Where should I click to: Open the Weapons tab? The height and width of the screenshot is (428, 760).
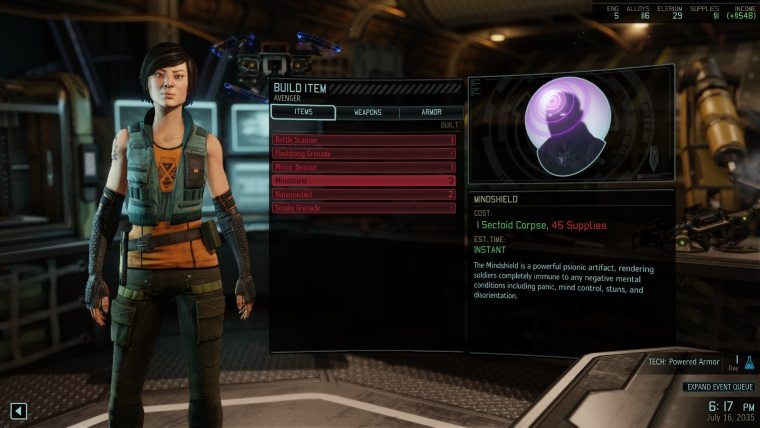click(x=367, y=112)
